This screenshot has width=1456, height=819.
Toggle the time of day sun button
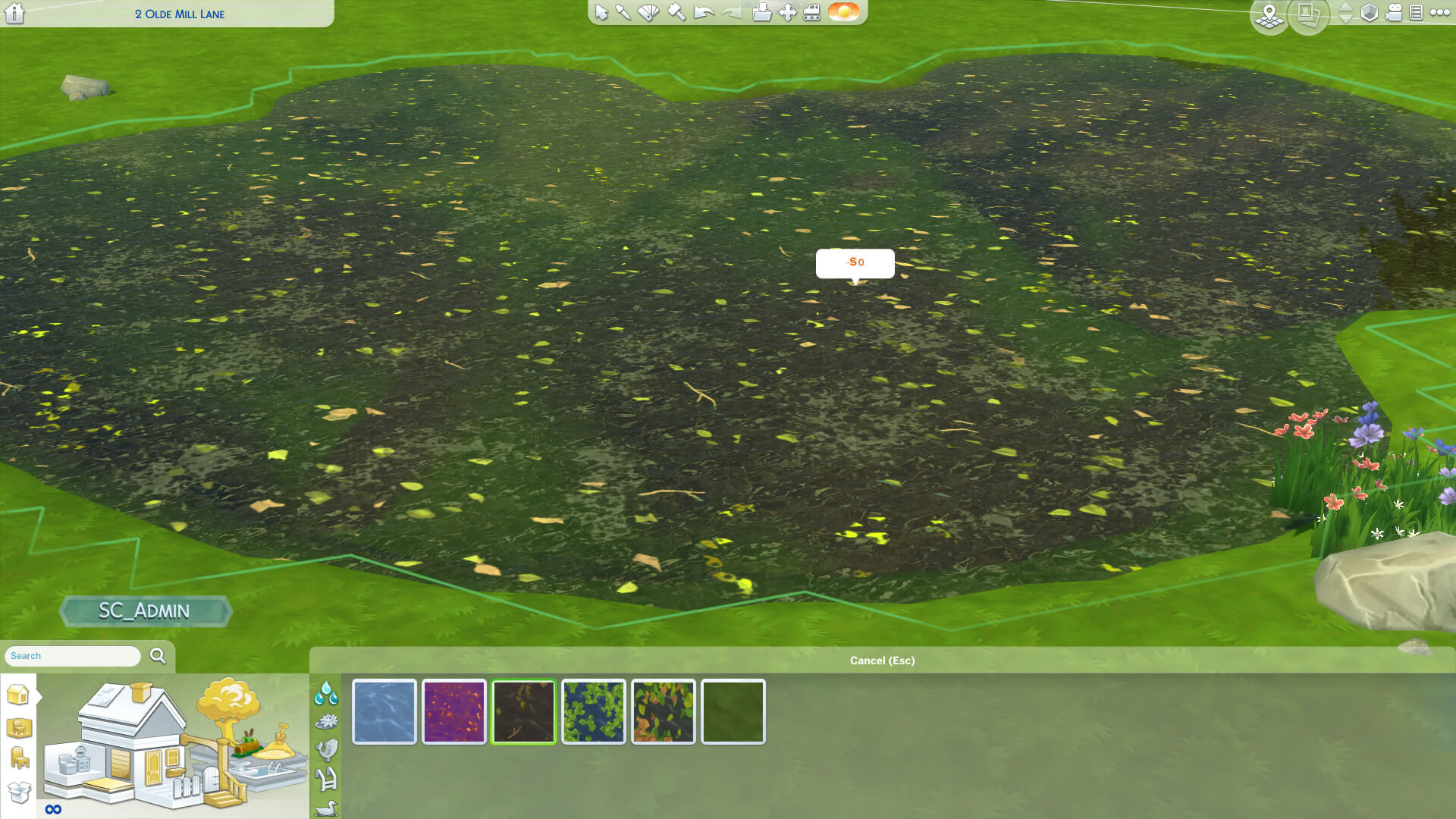pos(843,12)
